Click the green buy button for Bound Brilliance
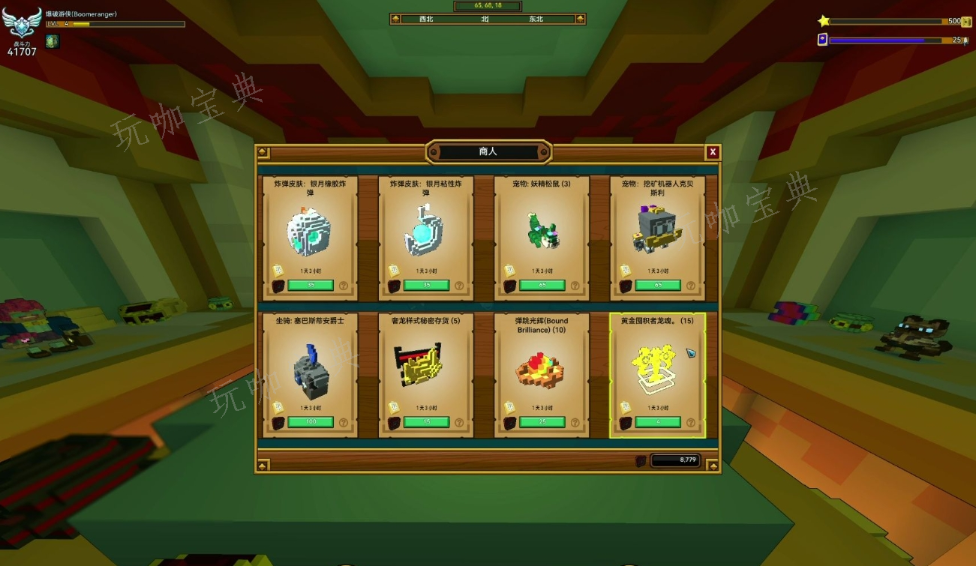Screen dimensions: 976x566 tap(542, 422)
